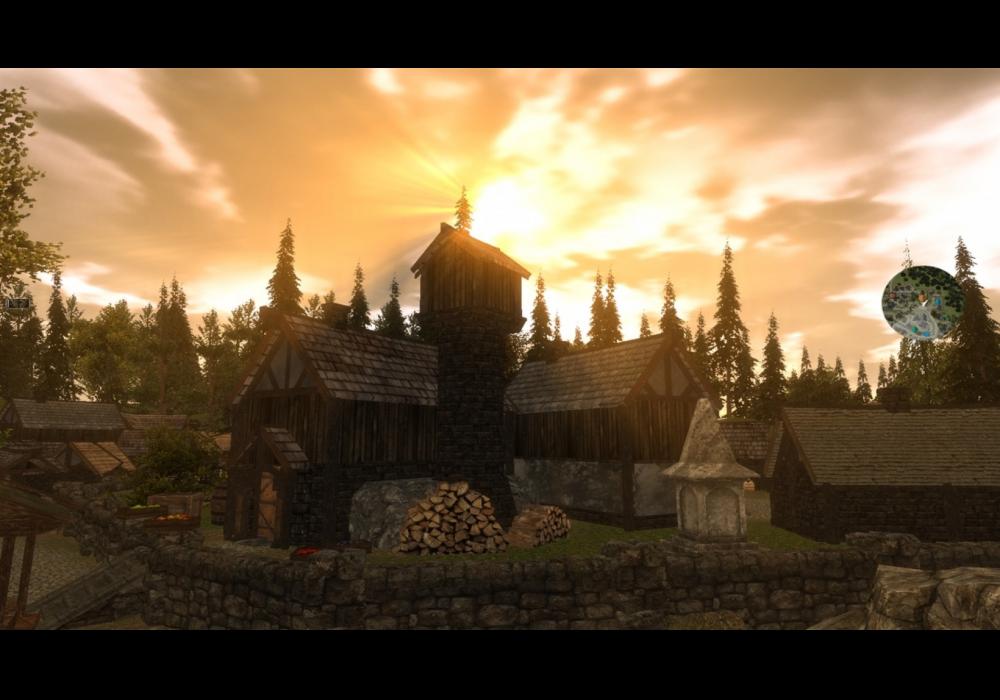
Task: Open the circular minimap
Action: click(922, 303)
